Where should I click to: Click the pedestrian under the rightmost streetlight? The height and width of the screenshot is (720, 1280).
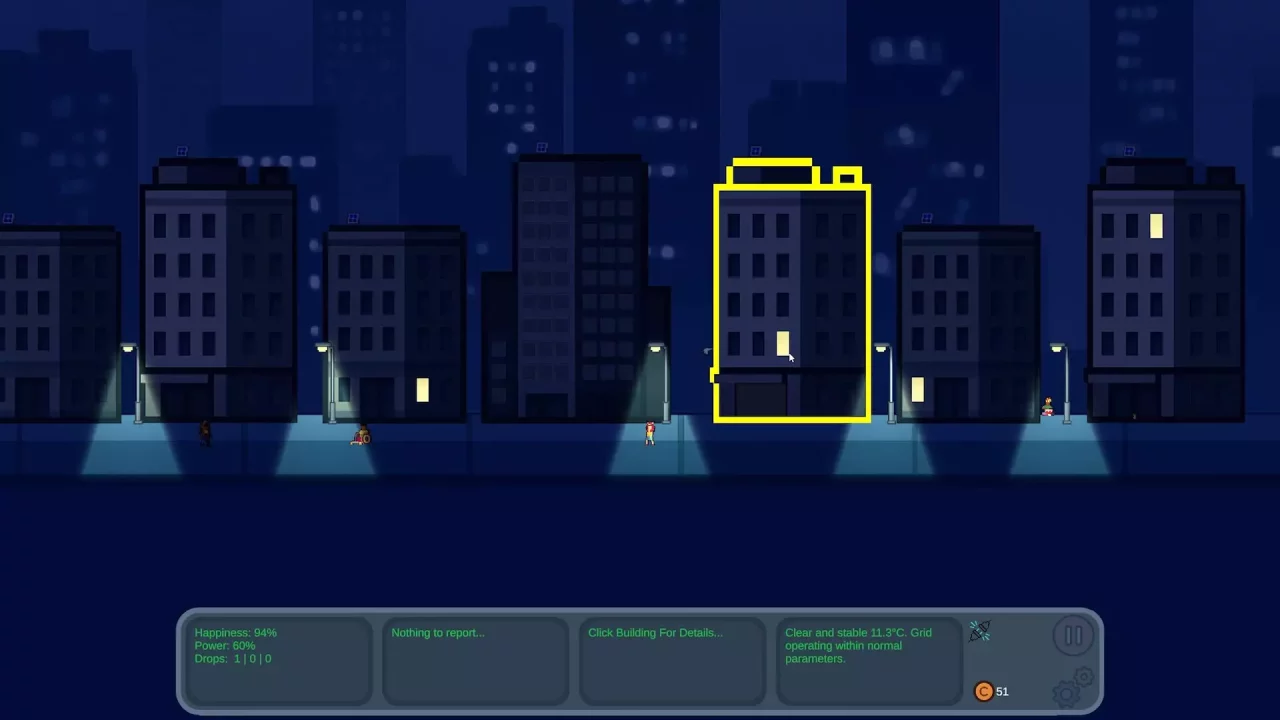(1049, 406)
